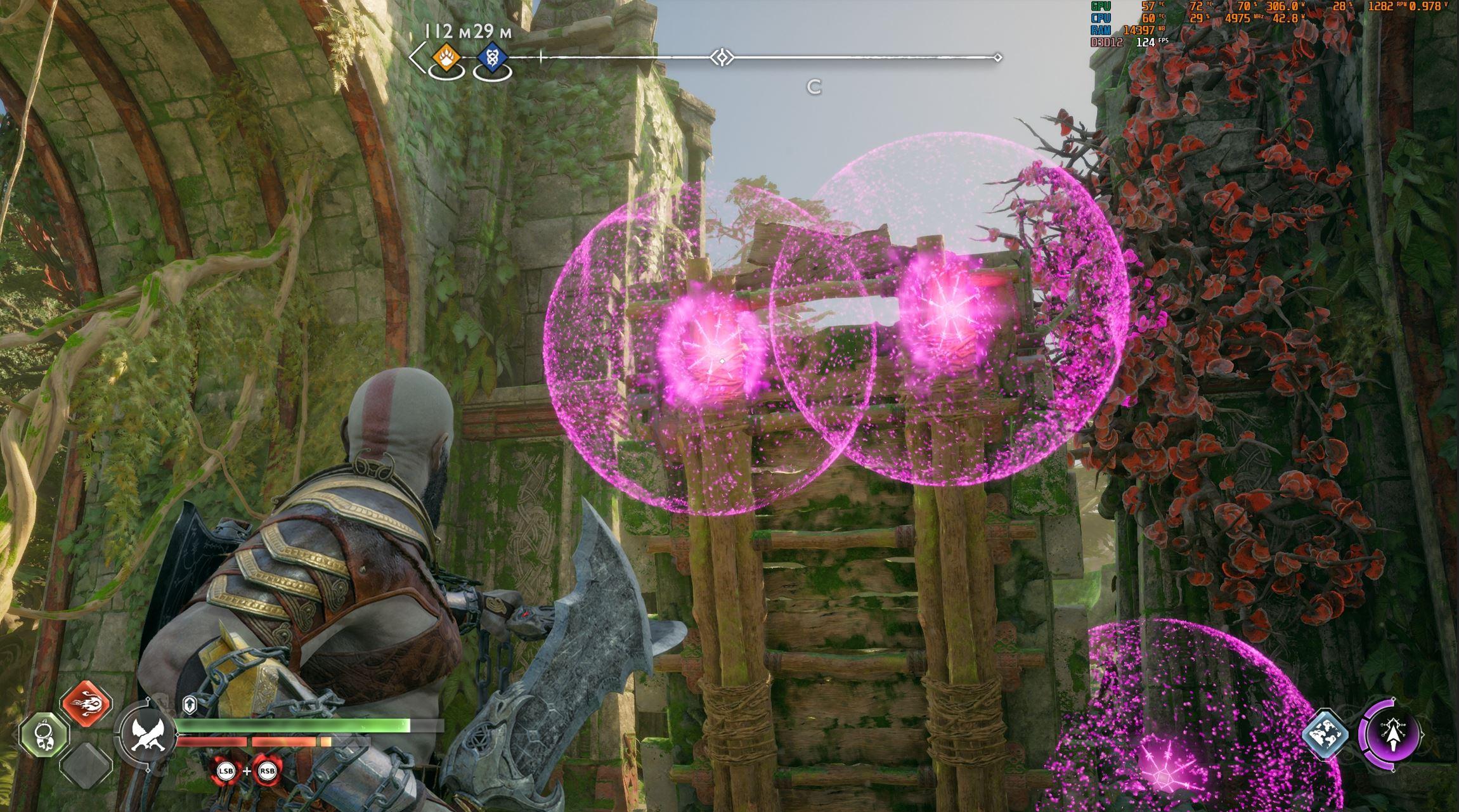Viewport: 1459px width, 812px height.
Task: Open the world map diamond icon
Action: coord(1325,735)
